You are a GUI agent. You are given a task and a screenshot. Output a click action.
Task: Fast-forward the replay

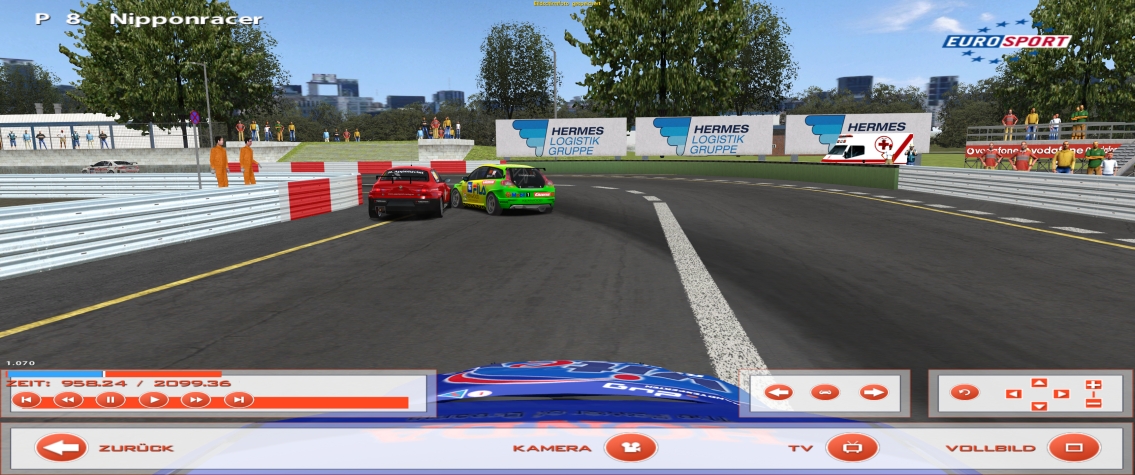[196, 399]
